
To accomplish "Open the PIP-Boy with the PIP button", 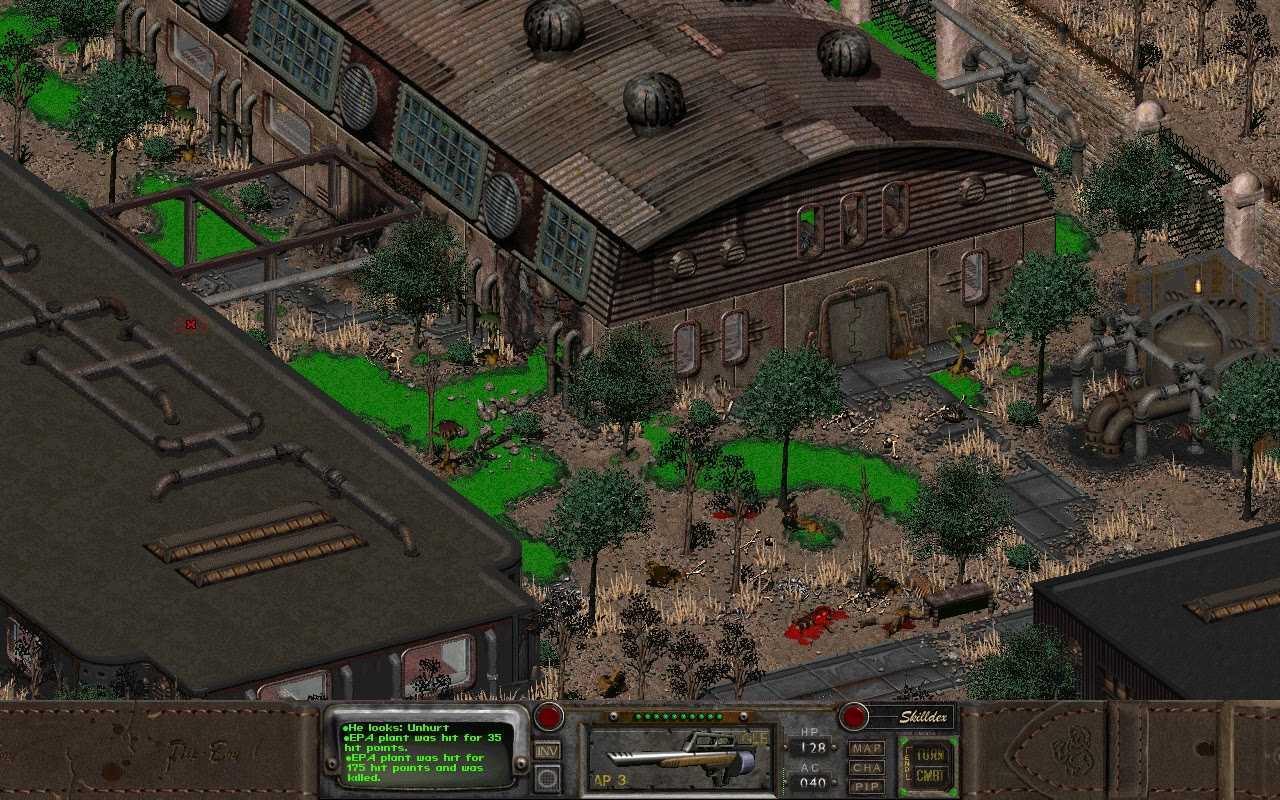I will (x=866, y=786).
